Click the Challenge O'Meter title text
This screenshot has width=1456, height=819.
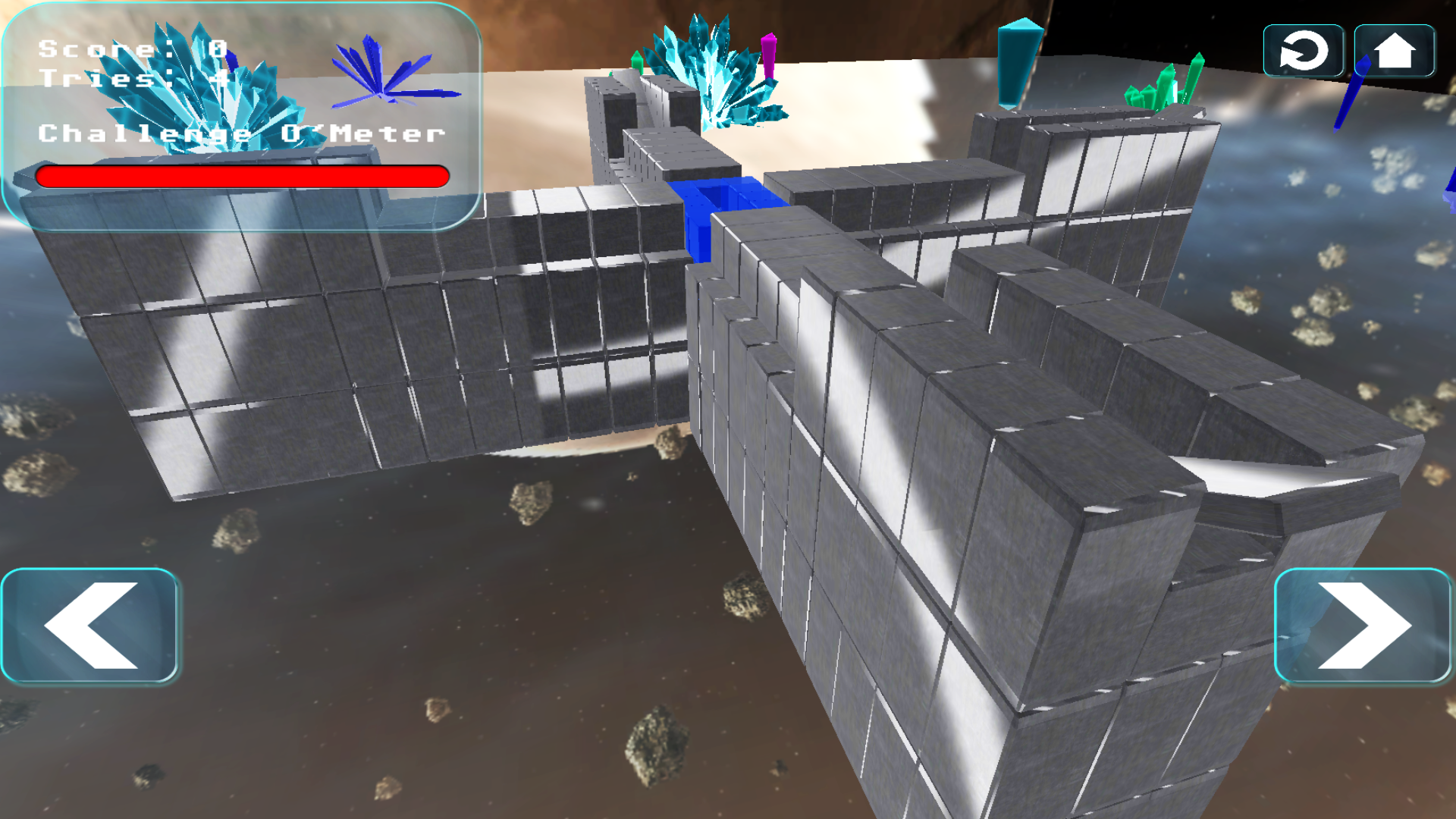[241, 133]
